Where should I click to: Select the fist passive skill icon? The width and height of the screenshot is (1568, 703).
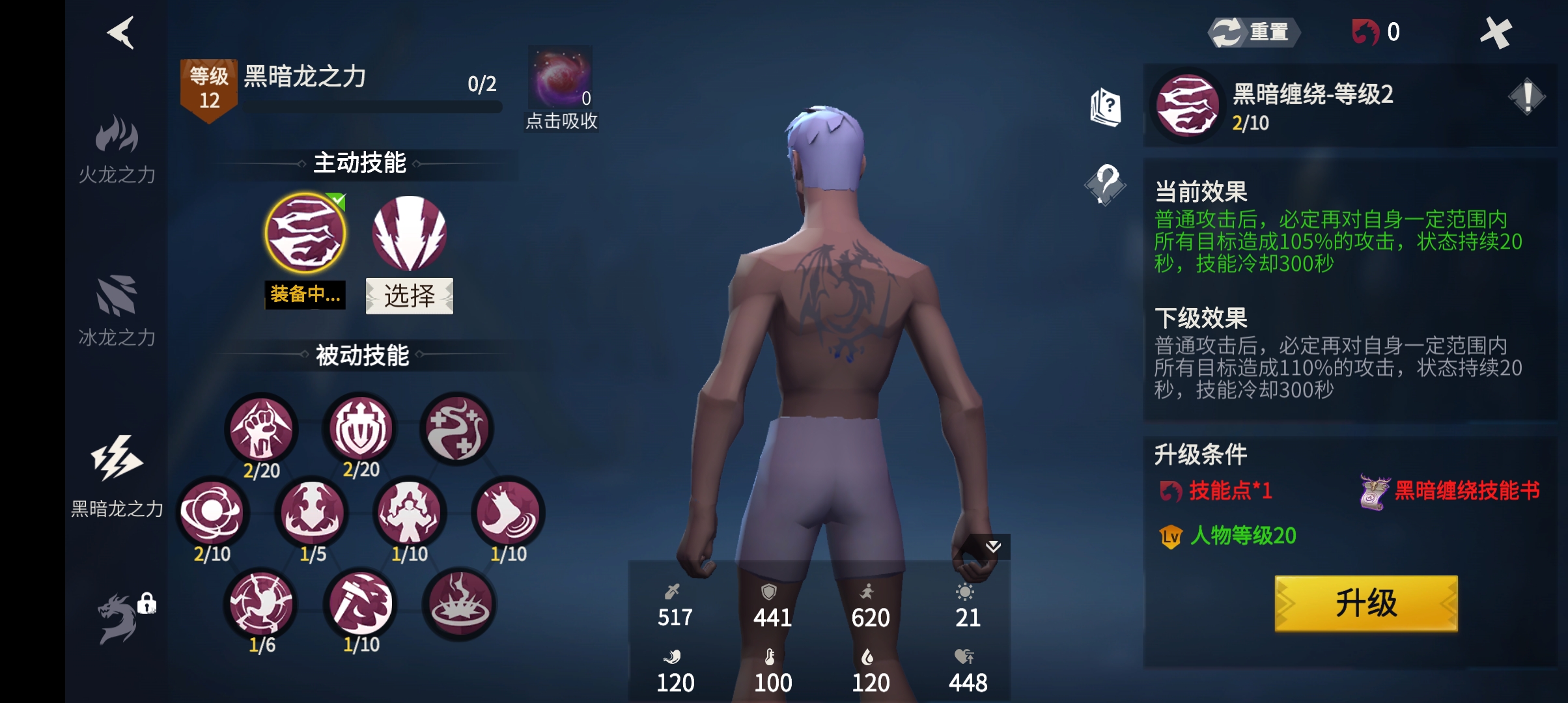coord(262,430)
